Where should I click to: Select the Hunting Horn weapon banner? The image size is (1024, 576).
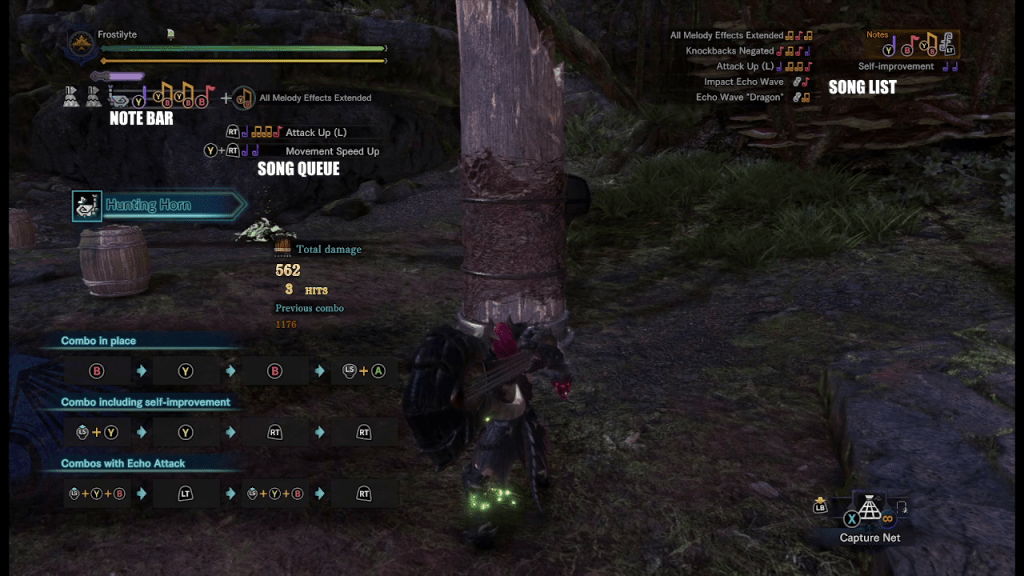[158, 206]
